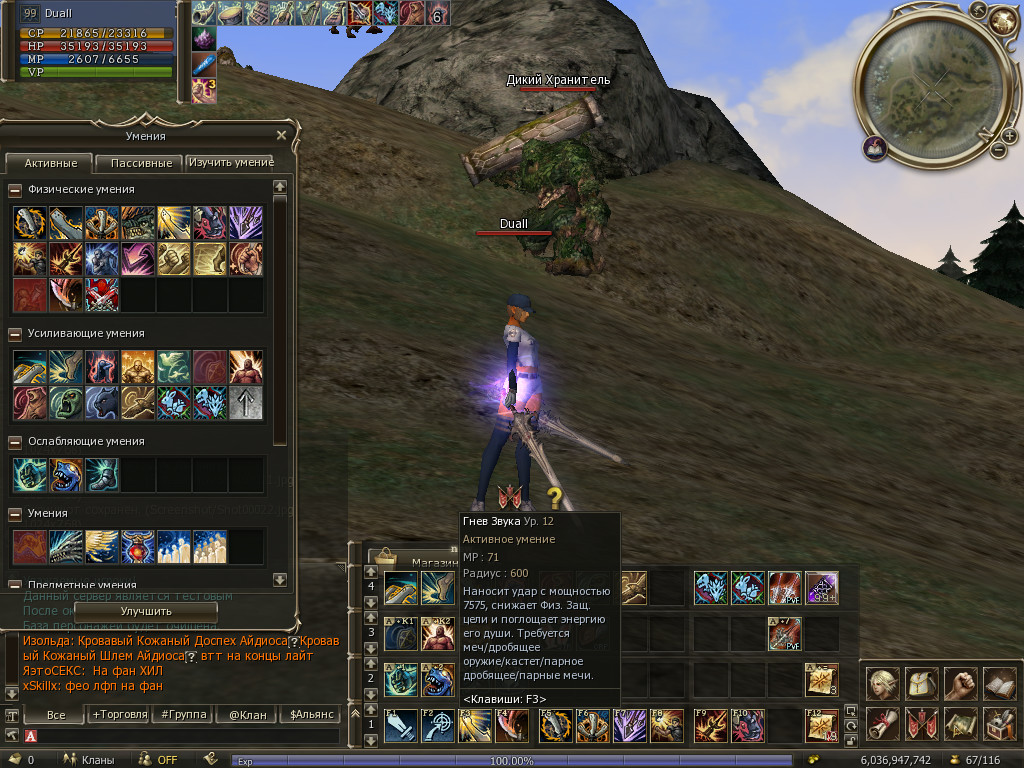Open the Изучить умение tab
The height and width of the screenshot is (768, 1024).
point(231,162)
